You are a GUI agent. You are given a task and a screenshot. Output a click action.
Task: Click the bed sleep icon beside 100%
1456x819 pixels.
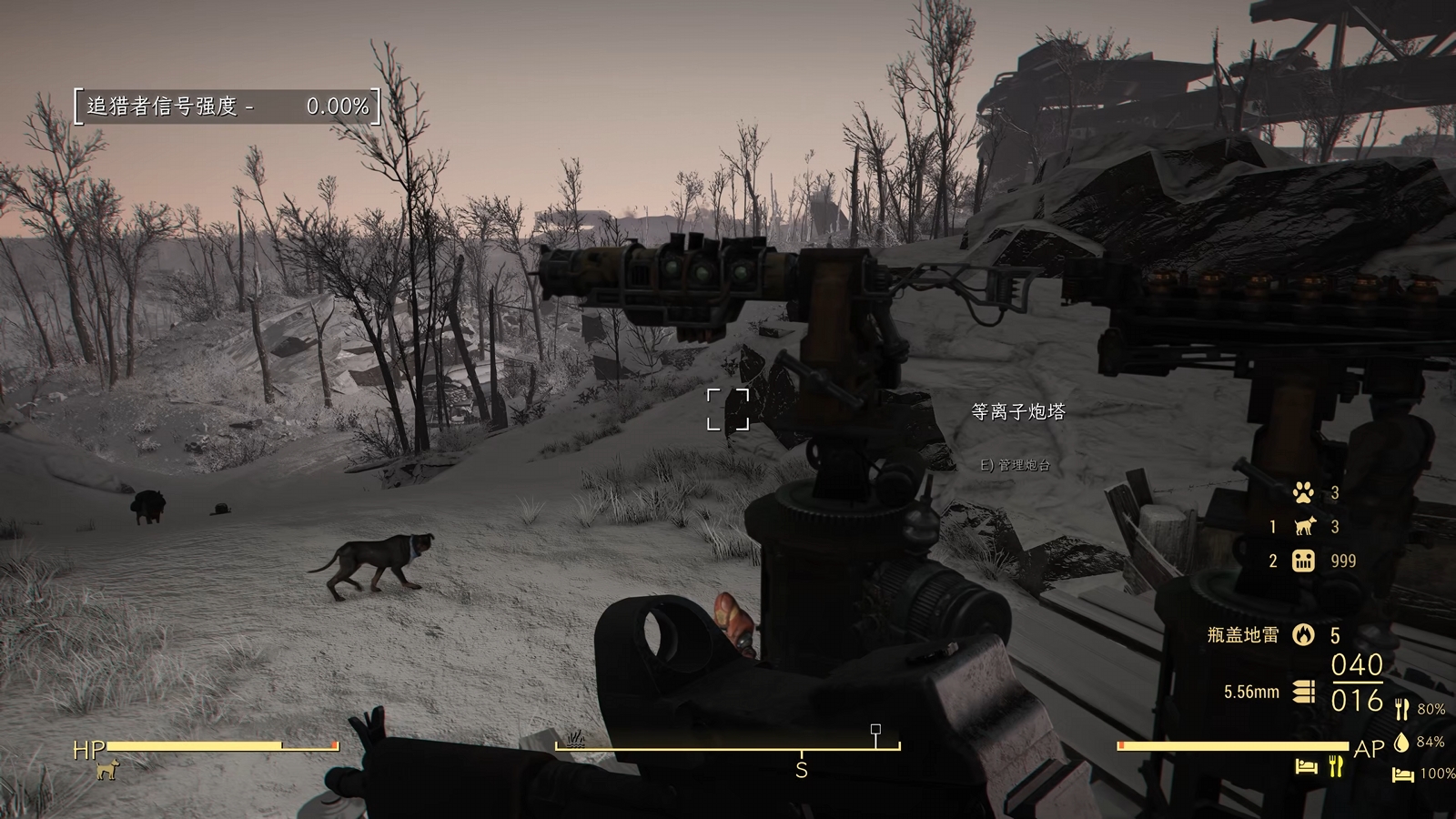[x=1402, y=773]
